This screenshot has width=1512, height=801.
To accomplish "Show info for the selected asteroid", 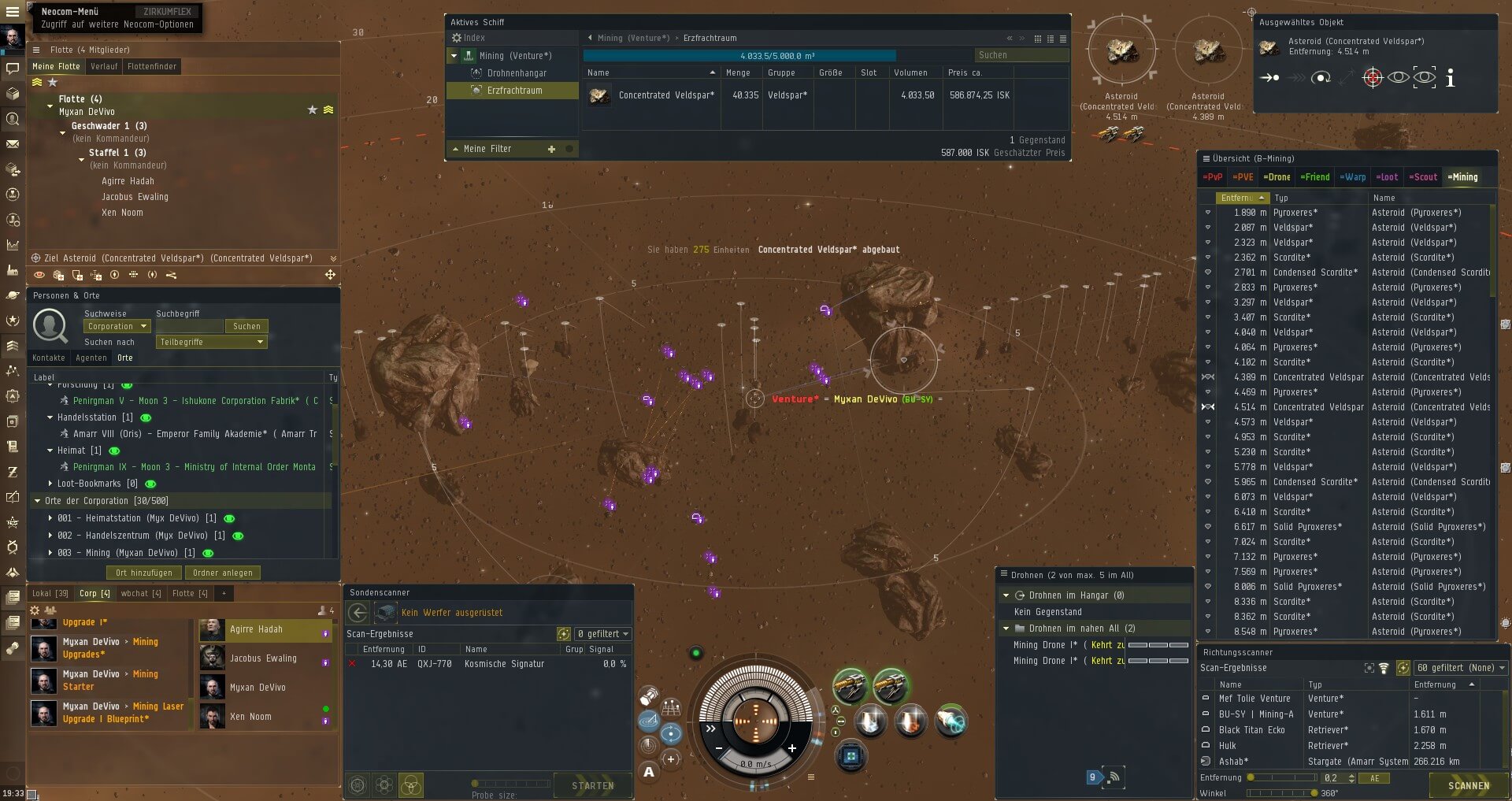I will pos(1451,77).
